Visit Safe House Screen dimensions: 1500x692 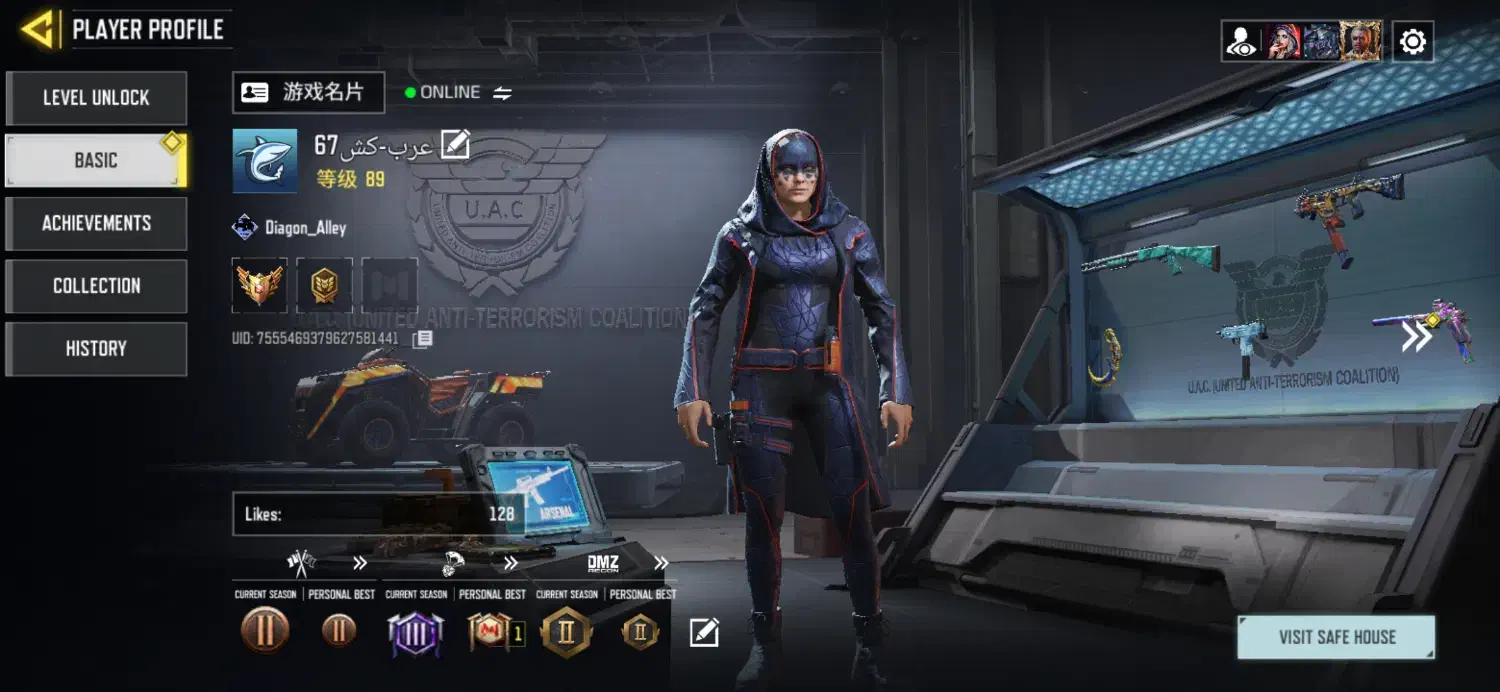1336,637
